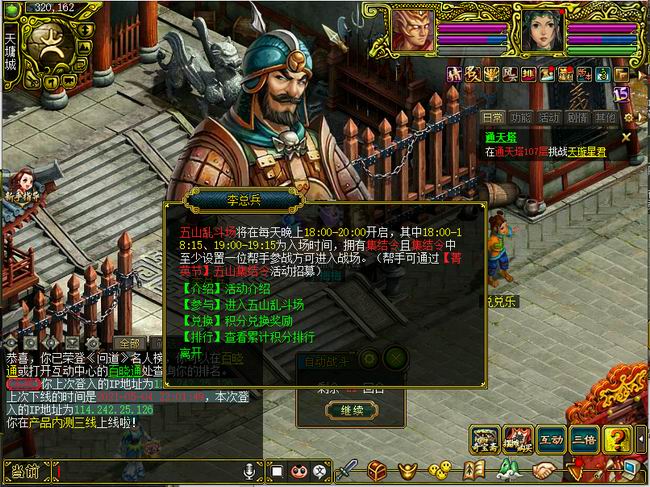This screenshot has height=487, width=650.
Task: Show the 其他 tab
Action: pyautogui.click(x=605, y=117)
